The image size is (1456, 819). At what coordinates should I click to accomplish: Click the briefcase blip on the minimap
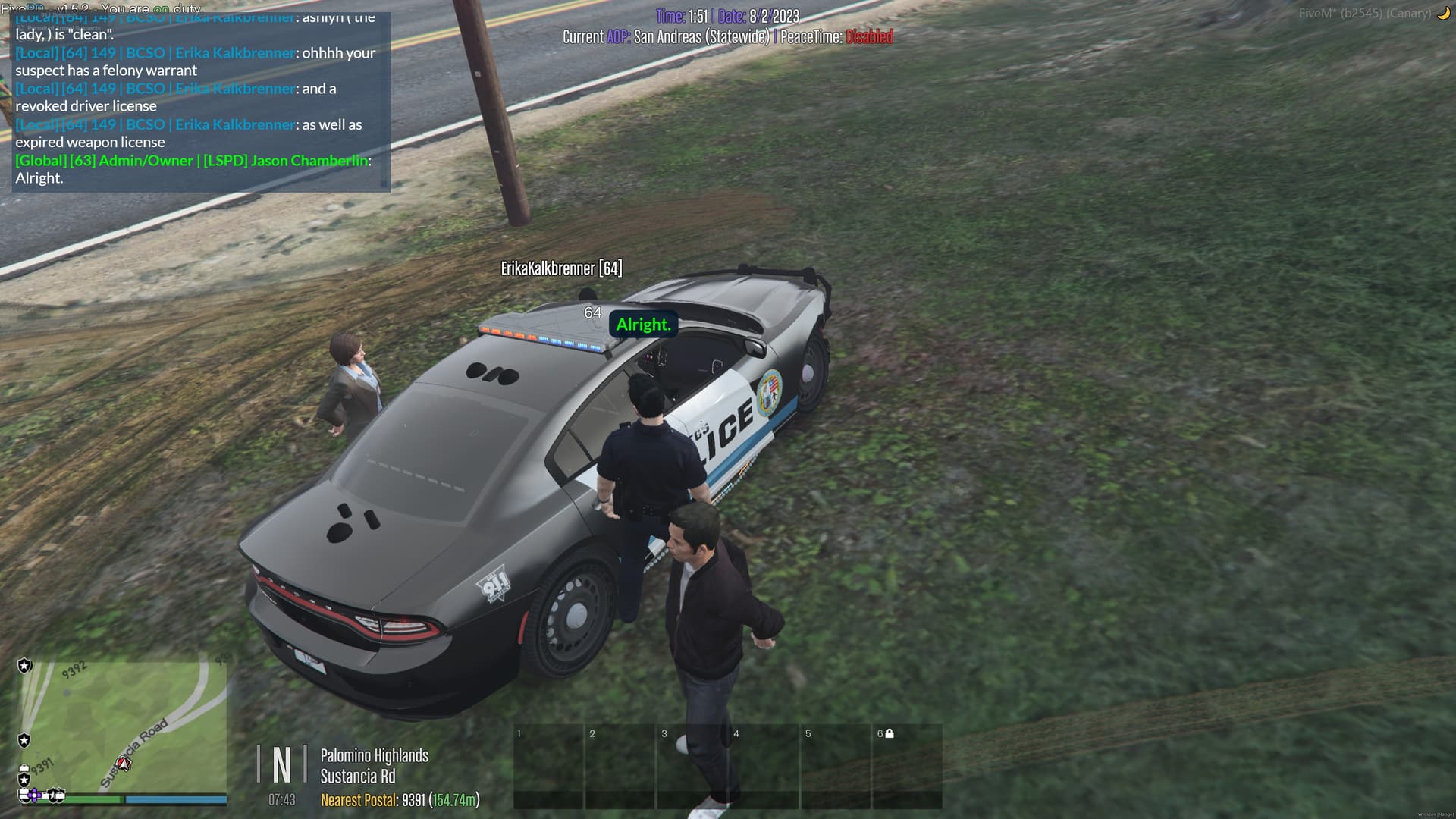[24, 768]
